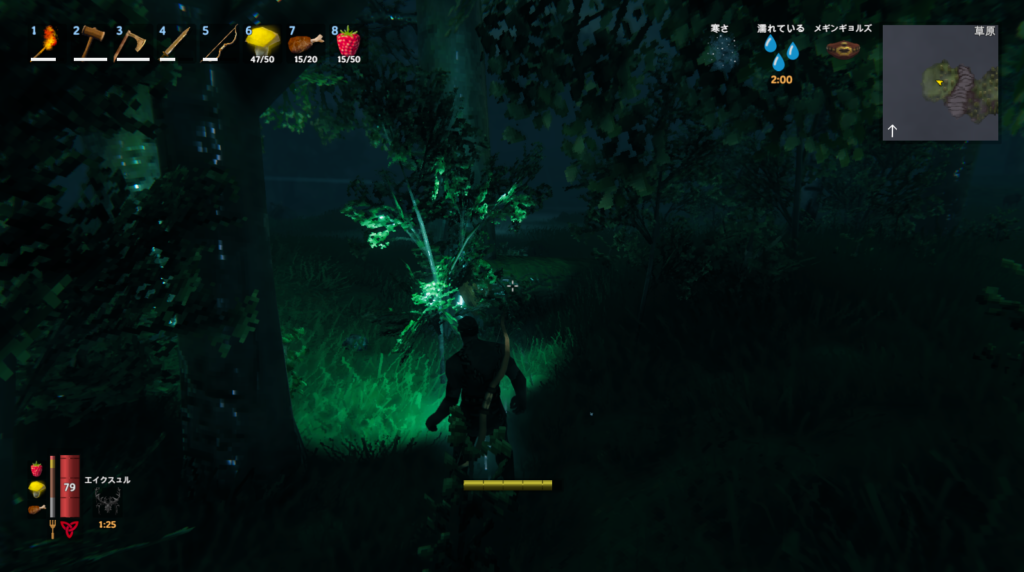Click the cold status effect icon

click(719, 54)
